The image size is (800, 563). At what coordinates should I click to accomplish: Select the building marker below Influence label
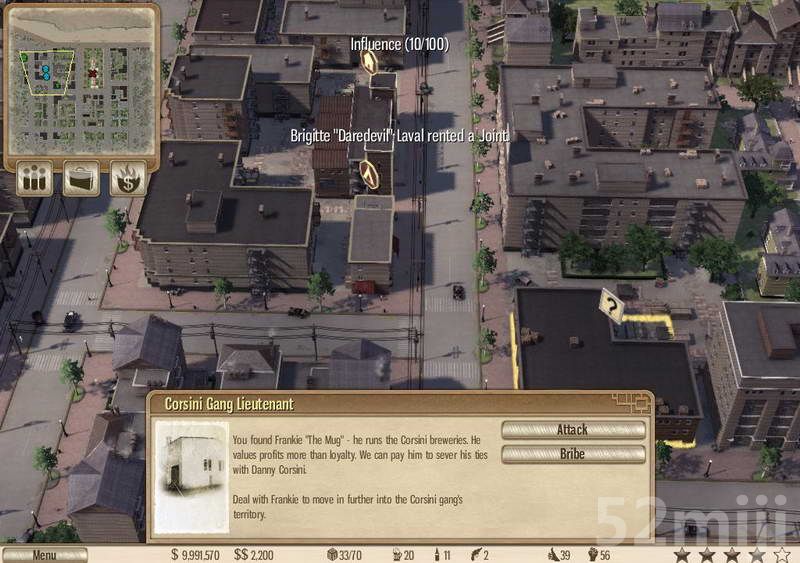point(368,63)
